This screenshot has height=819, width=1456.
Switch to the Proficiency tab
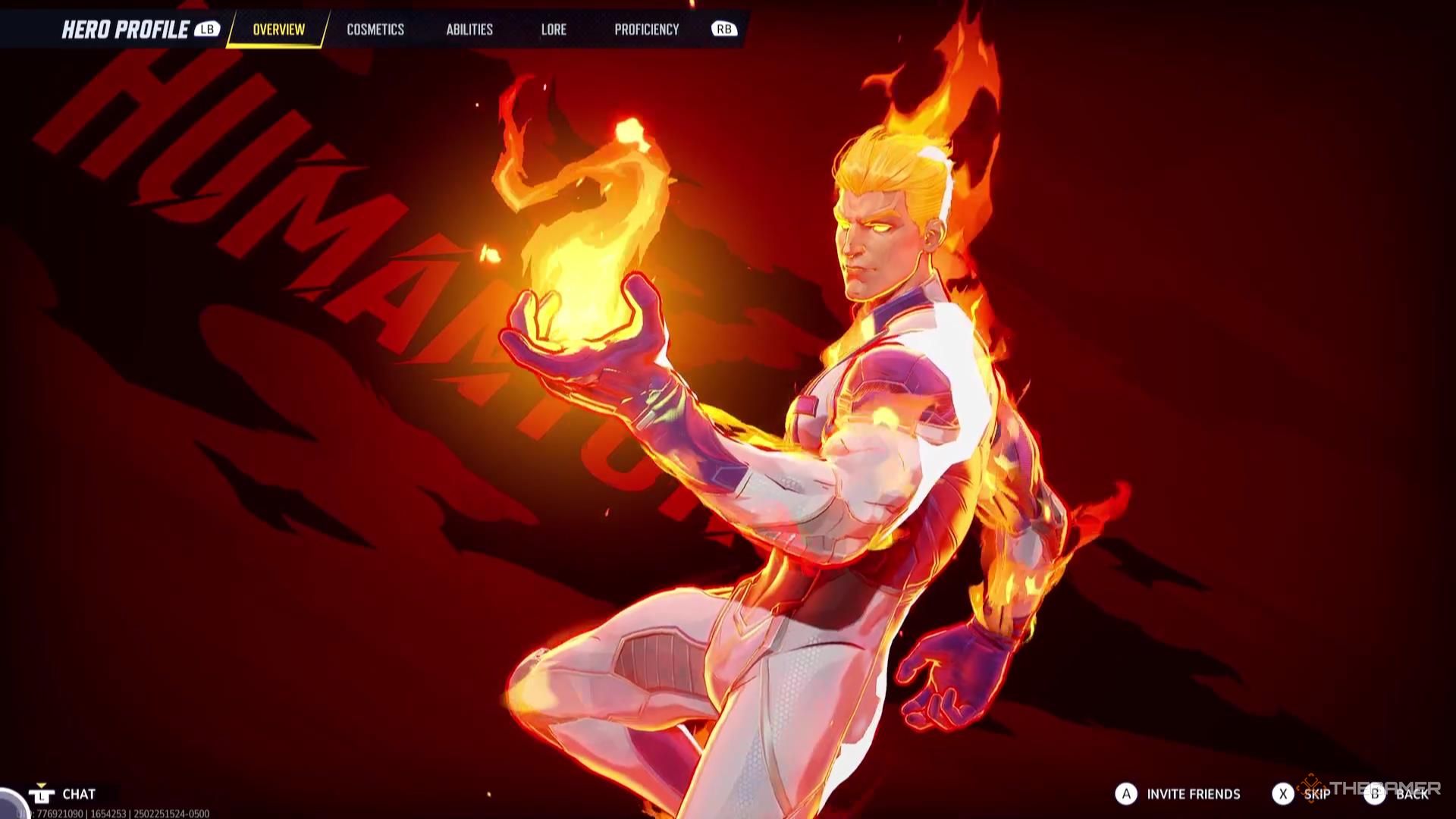pyautogui.click(x=646, y=30)
